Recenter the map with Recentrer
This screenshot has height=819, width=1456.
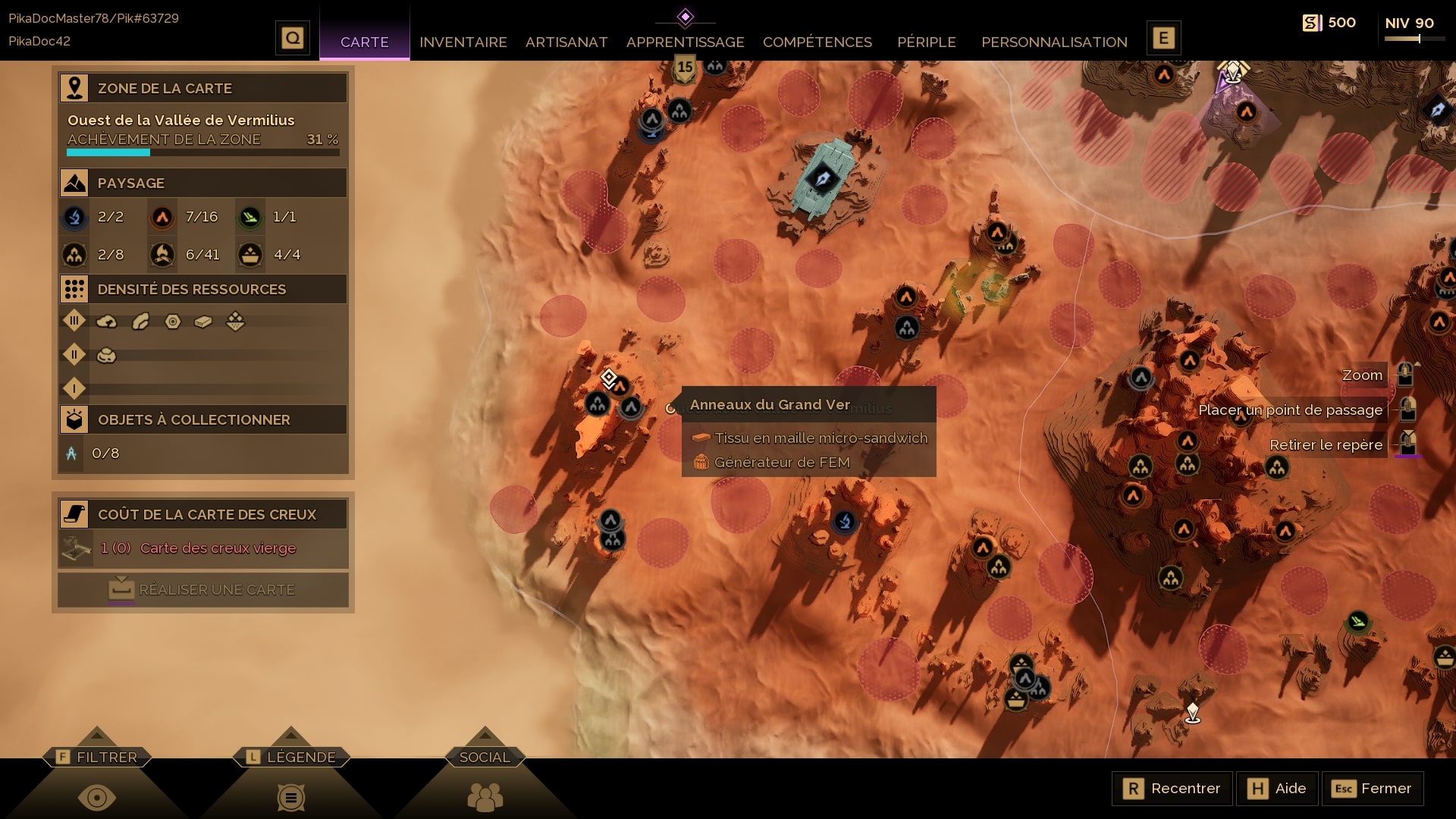(x=1172, y=789)
